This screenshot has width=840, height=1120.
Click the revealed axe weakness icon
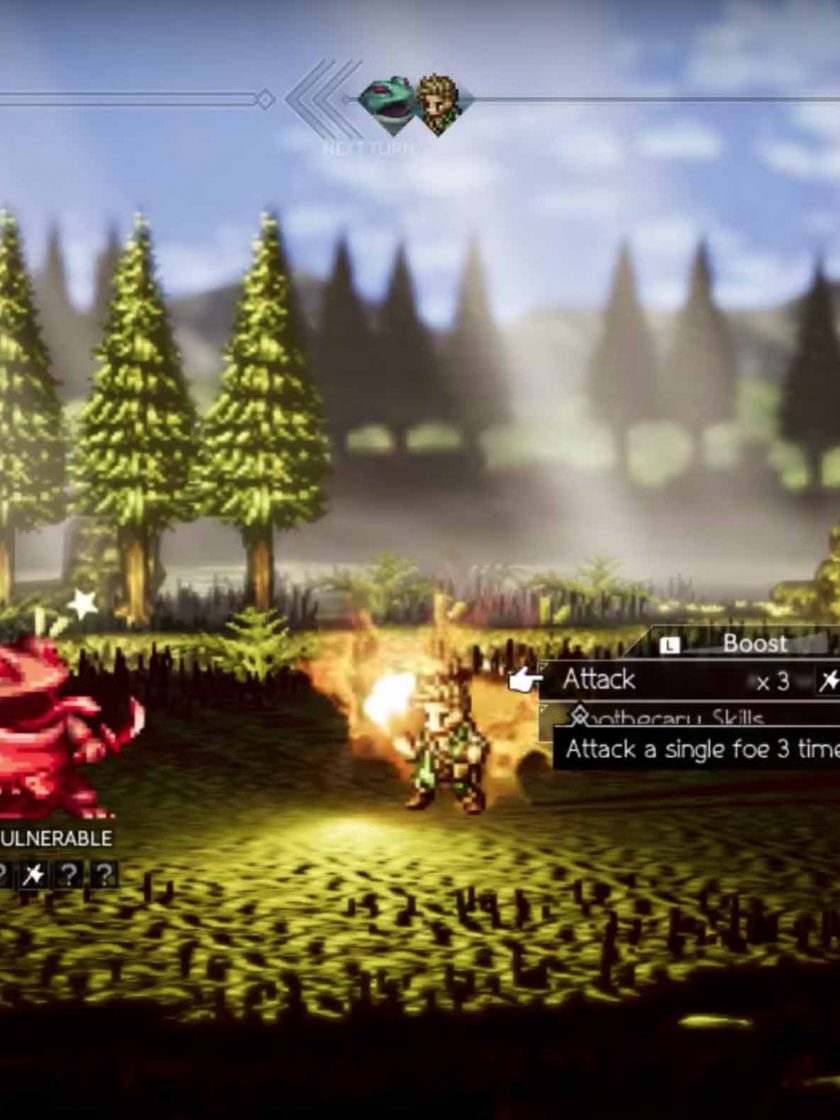[34, 875]
